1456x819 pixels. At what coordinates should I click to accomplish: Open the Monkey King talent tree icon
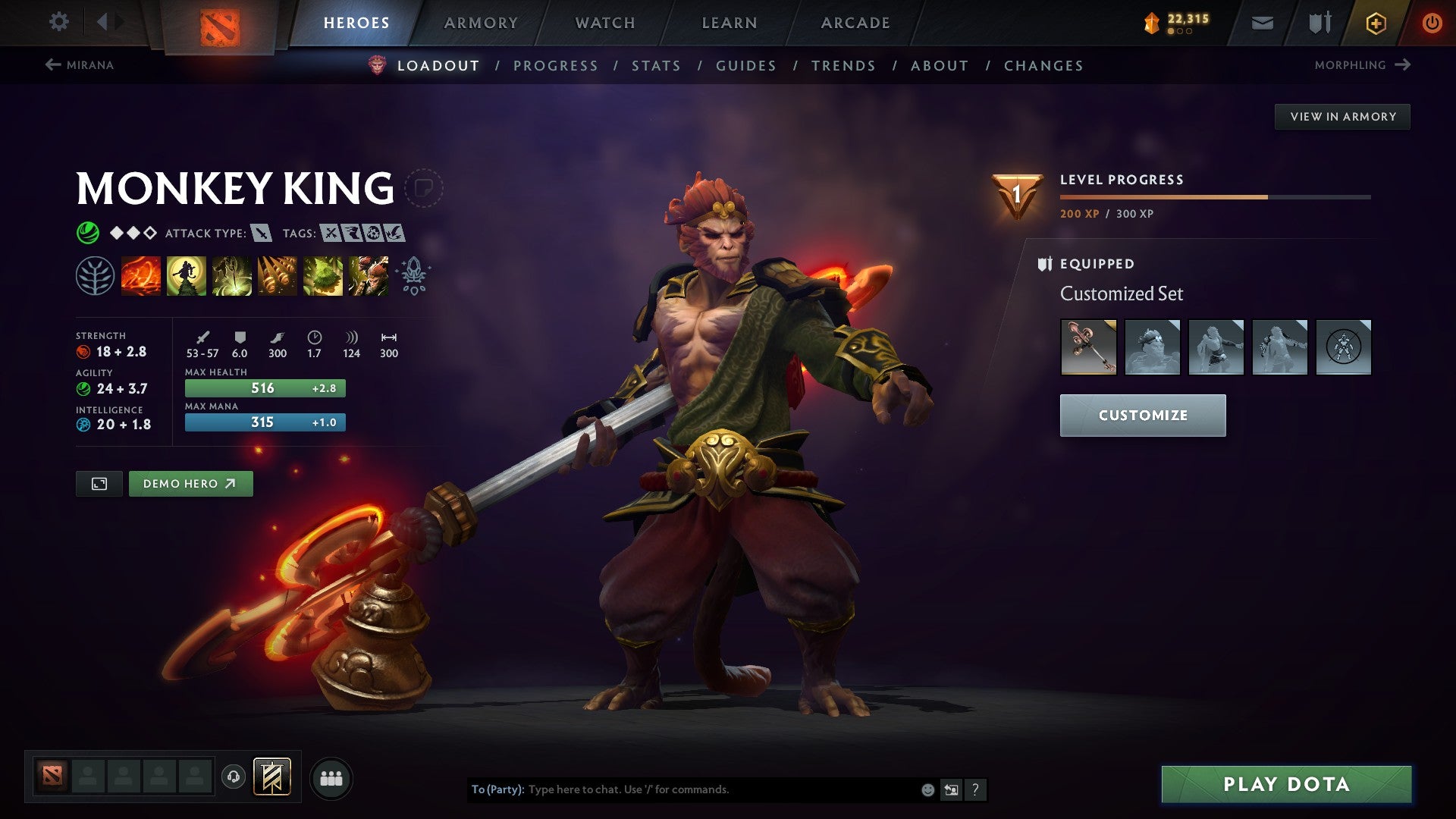94,275
